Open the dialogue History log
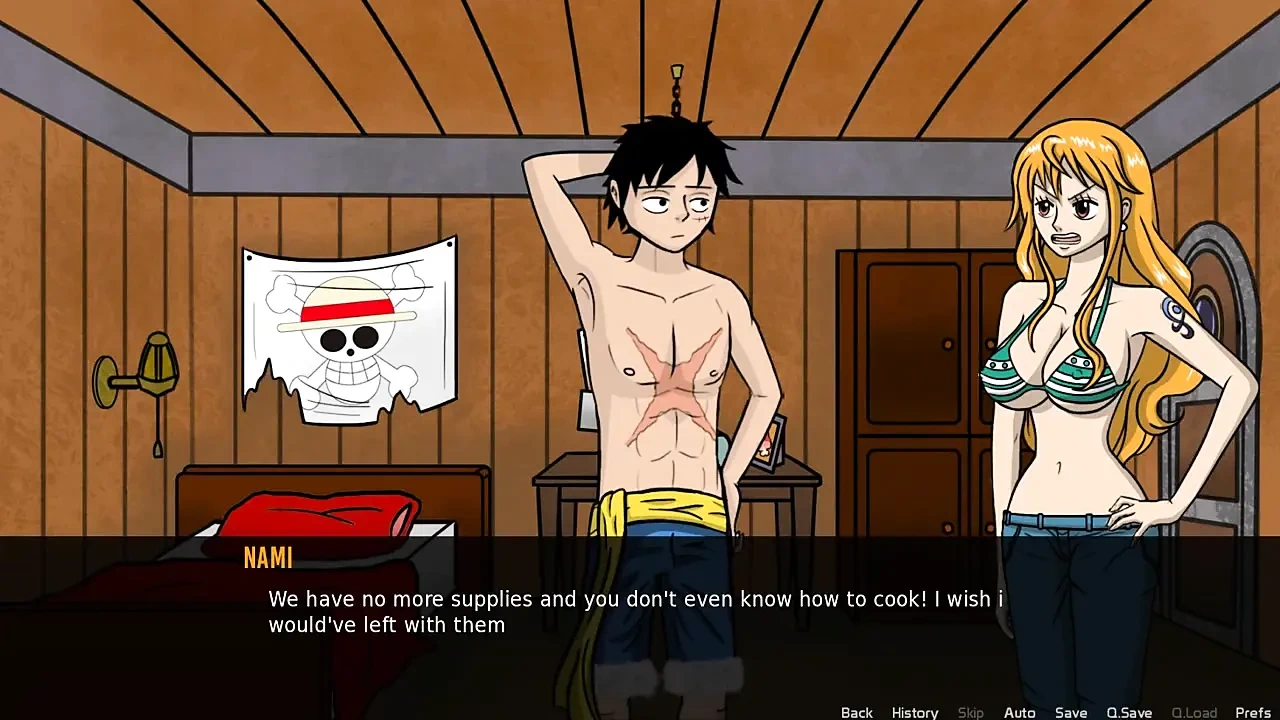Image resolution: width=1280 pixels, height=720 pixels. [x=914, y=712]
